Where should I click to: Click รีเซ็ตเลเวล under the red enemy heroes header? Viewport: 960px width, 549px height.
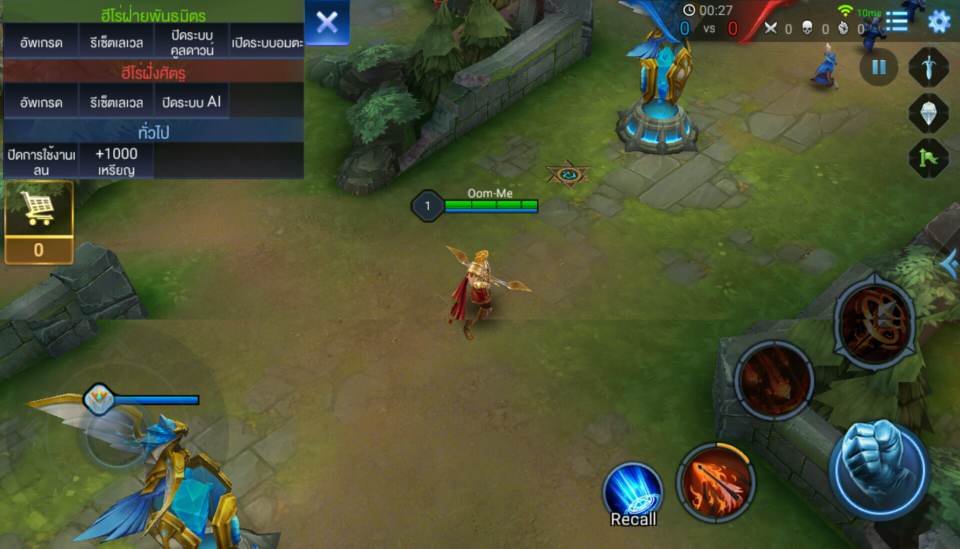[116, 102]
